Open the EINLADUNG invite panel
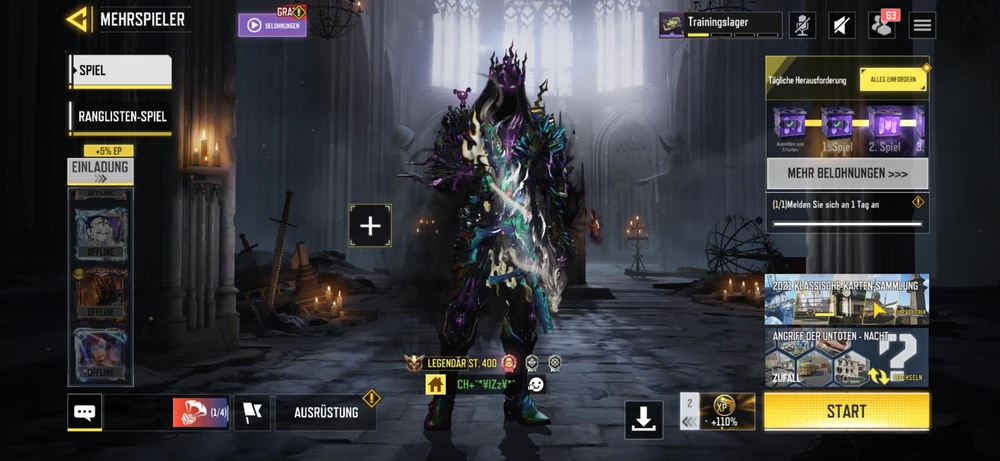1000x461 pixels. tap(100, 171)
